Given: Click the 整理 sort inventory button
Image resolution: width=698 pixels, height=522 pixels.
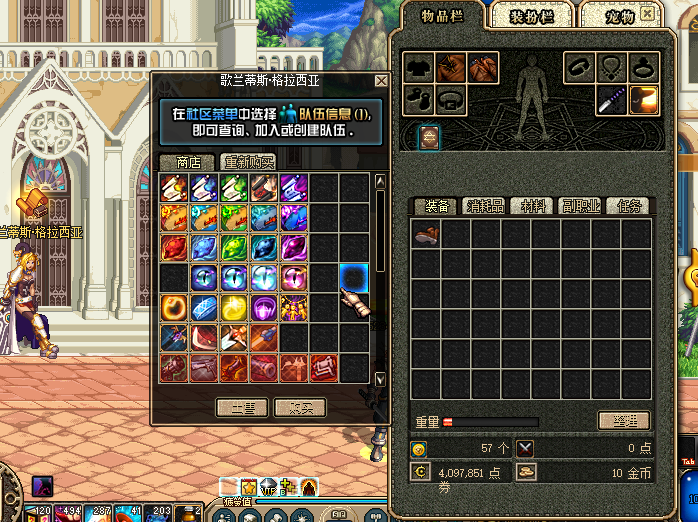Looking at the screenshot, I should pyautogui.click(x=623, y=420).
